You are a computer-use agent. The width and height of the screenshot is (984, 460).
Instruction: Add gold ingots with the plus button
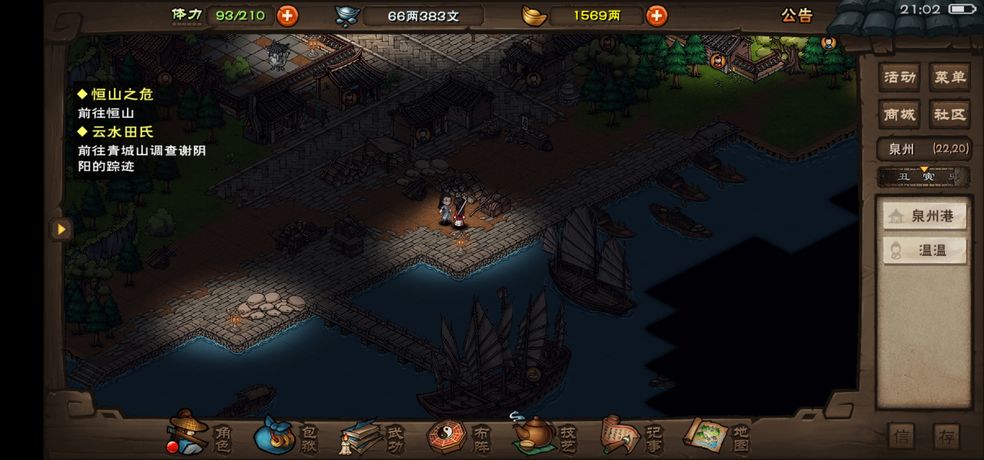pyautogui.click(x=656, y=15)
